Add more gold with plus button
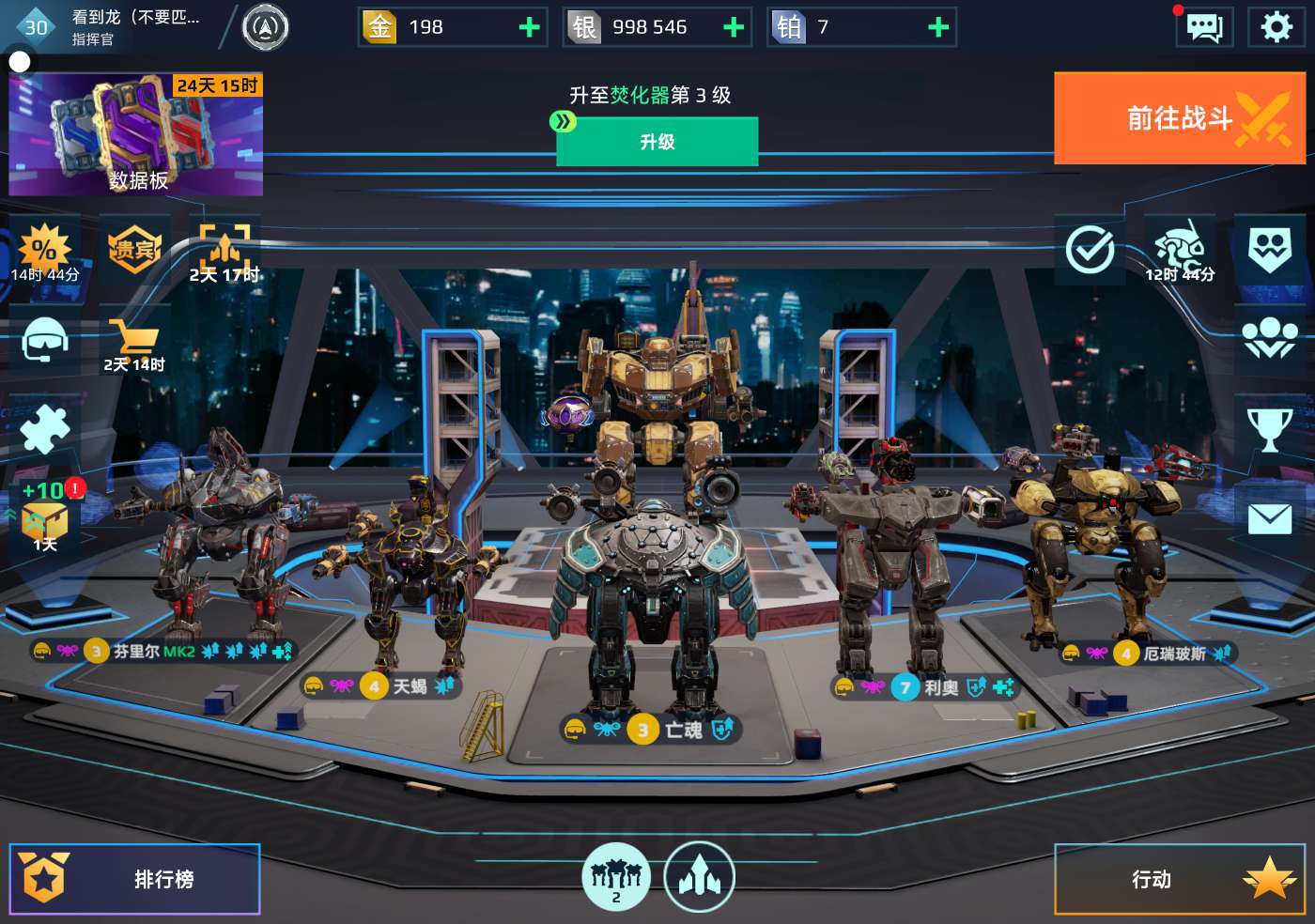 (x=530, y=27)
